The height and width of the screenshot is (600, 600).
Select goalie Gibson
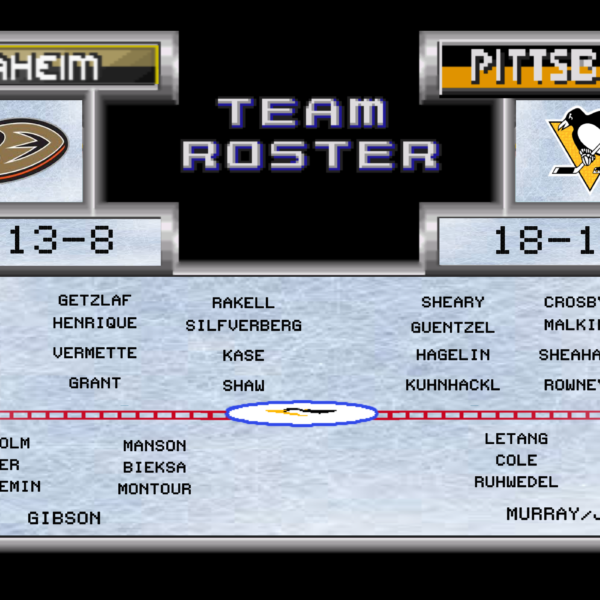64,518
